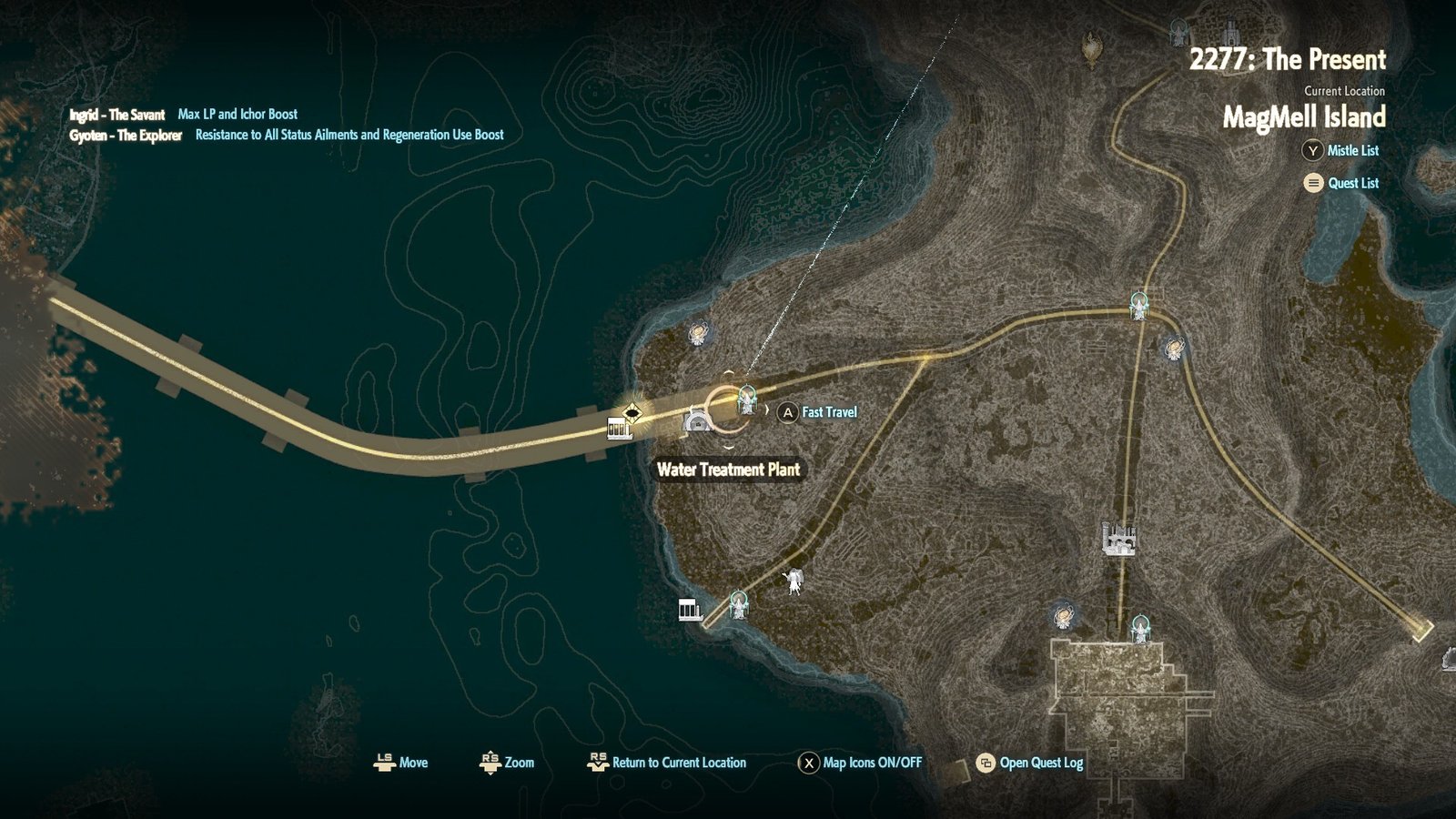Open Quest Log from bottom bar
Screen dimensions: 1456x819
[x=1030, y=763]
